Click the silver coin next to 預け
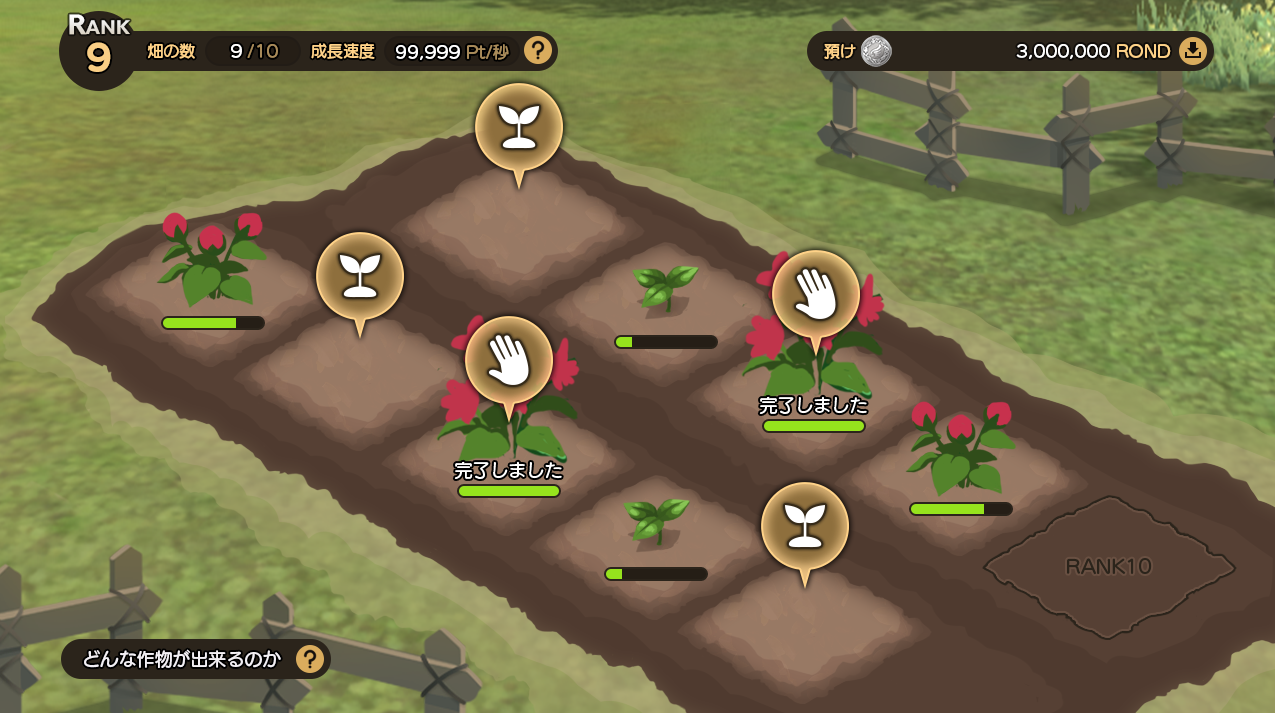The width and height of the screenshot is (1275, 713). pyautogui.click(x=877, y=51)
